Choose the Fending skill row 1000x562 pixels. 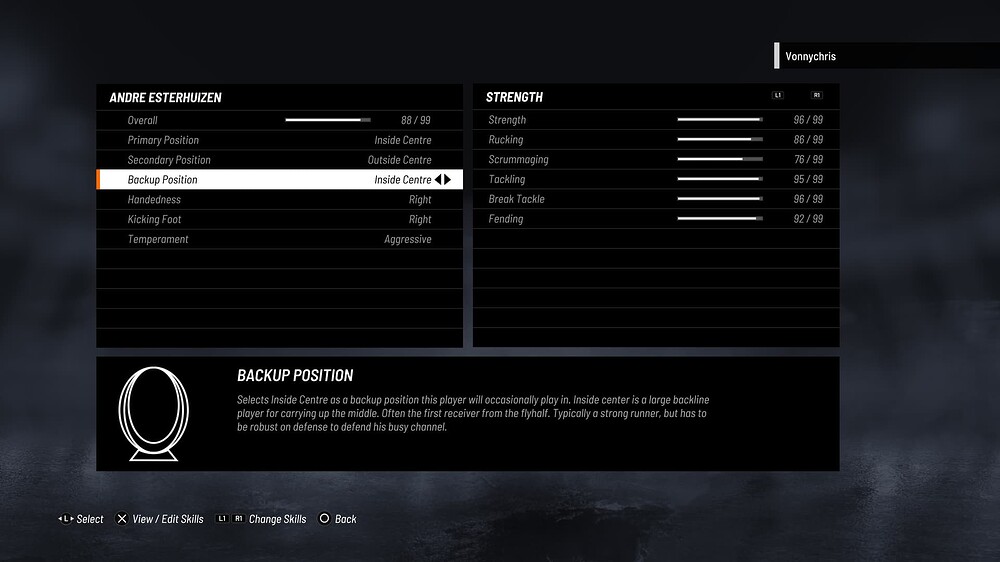coord(655,219)
